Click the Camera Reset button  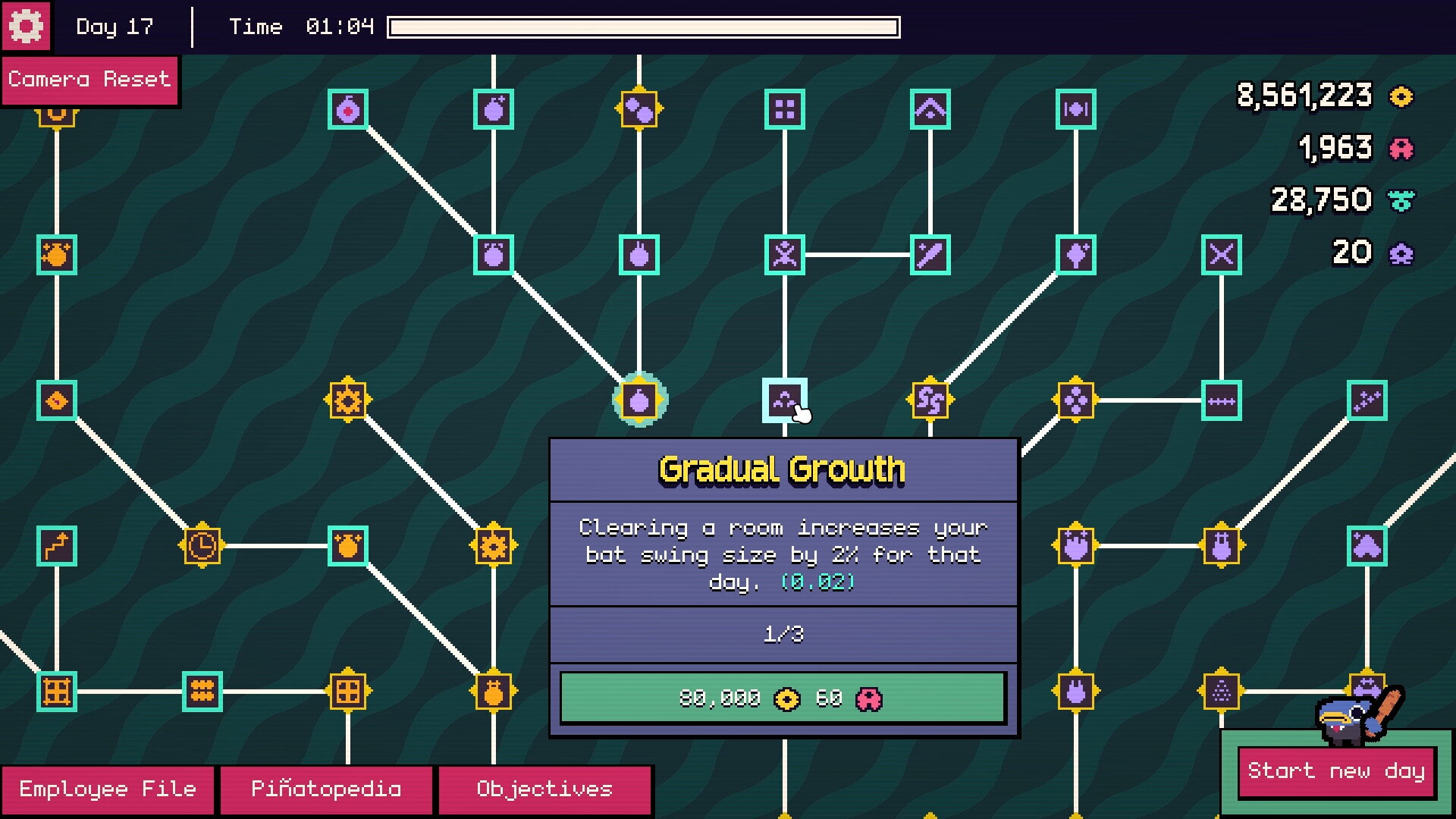pos(89,80)
